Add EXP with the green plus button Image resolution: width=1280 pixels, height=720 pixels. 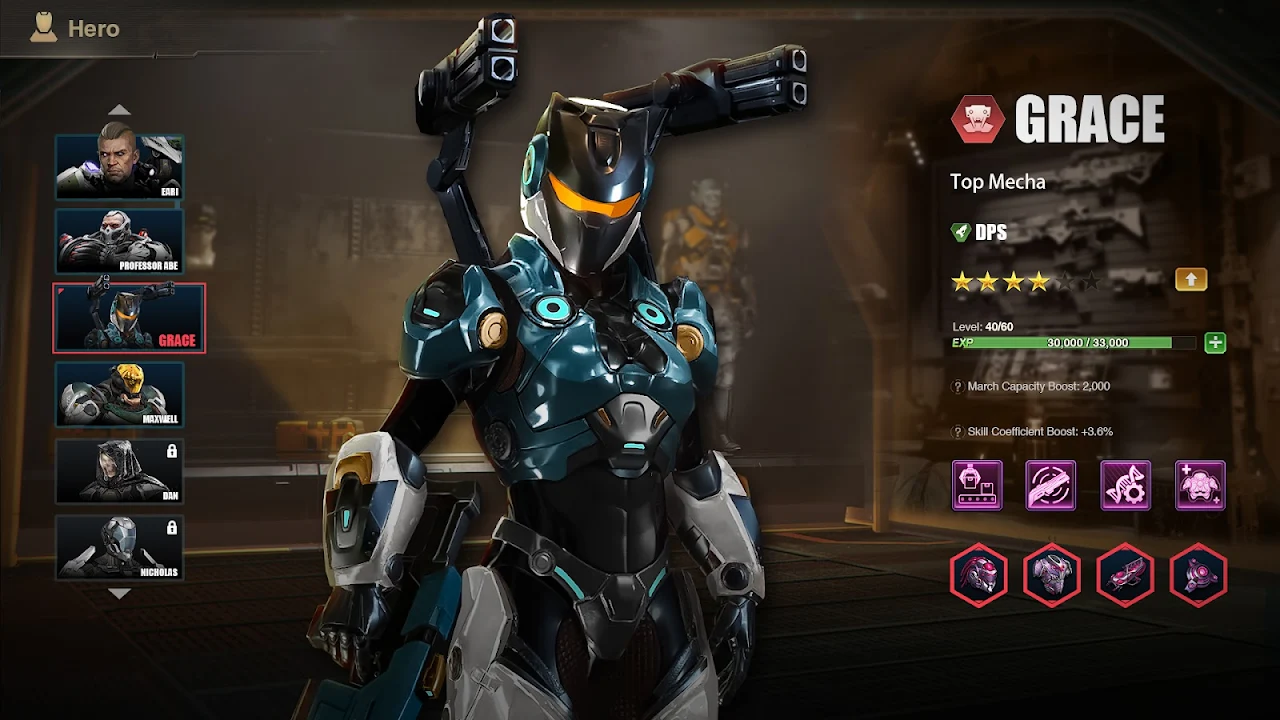click(1215, 343)
